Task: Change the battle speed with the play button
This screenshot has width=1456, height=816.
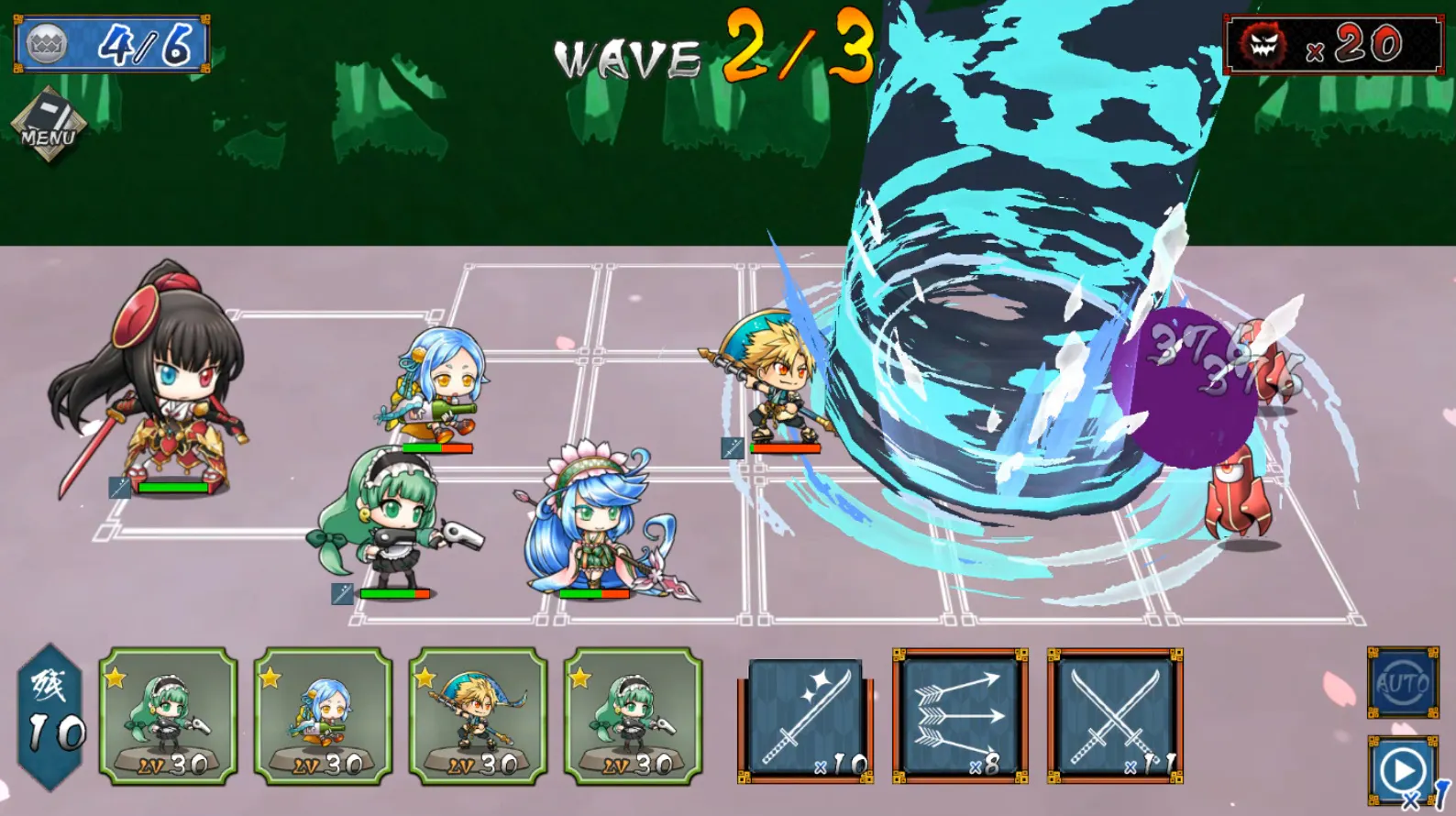Action: pyautogui.click(x=1402, y=772)
